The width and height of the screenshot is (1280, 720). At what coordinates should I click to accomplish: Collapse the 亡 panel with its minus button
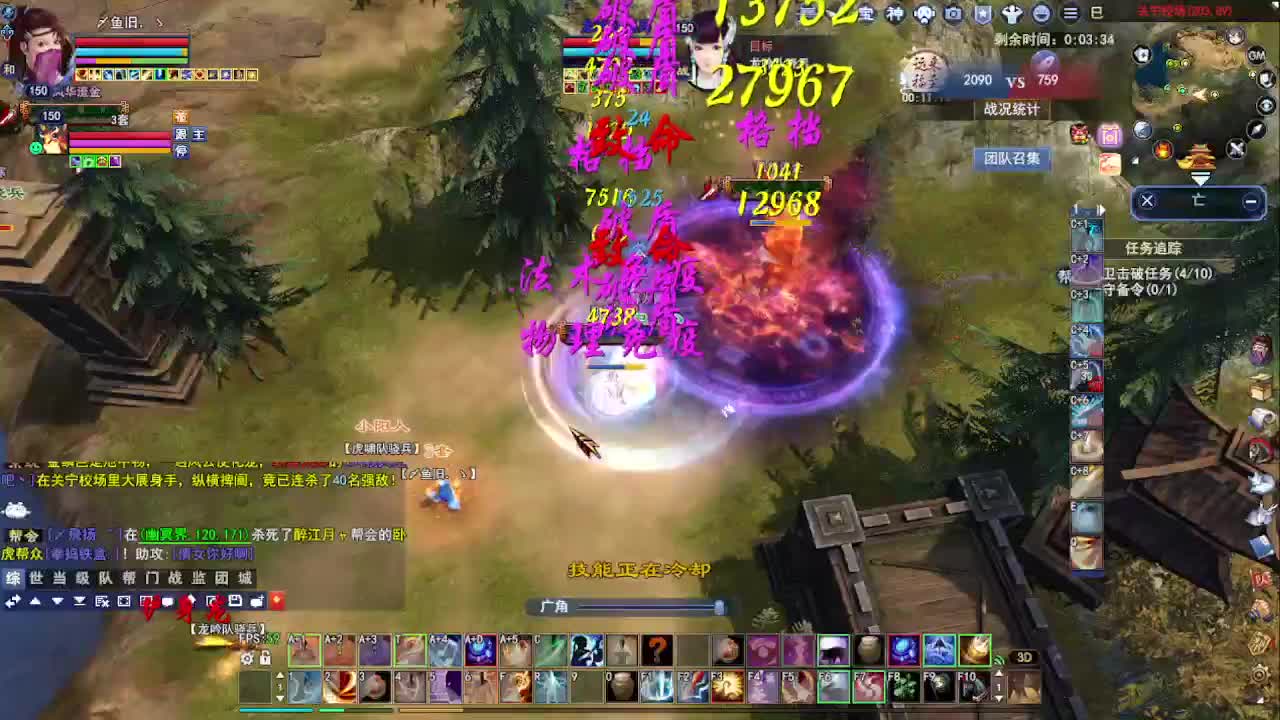pos(1251,200)
